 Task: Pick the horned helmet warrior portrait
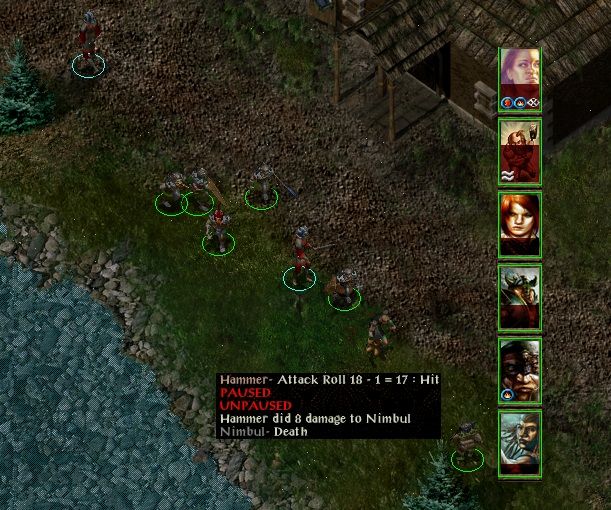520,297
